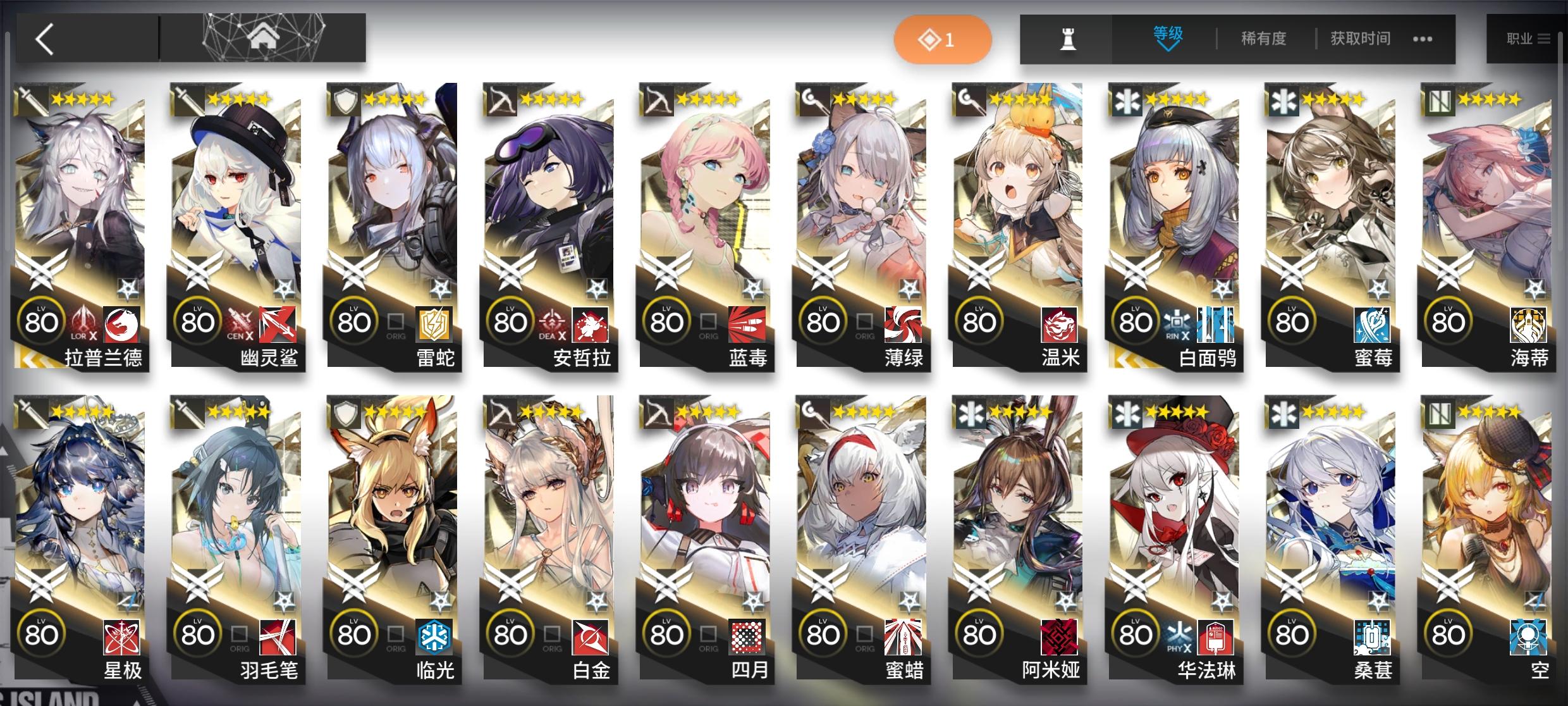Click the rook tower icon near the sort options
1568x706 pixels.
[x=1069, y=38]
